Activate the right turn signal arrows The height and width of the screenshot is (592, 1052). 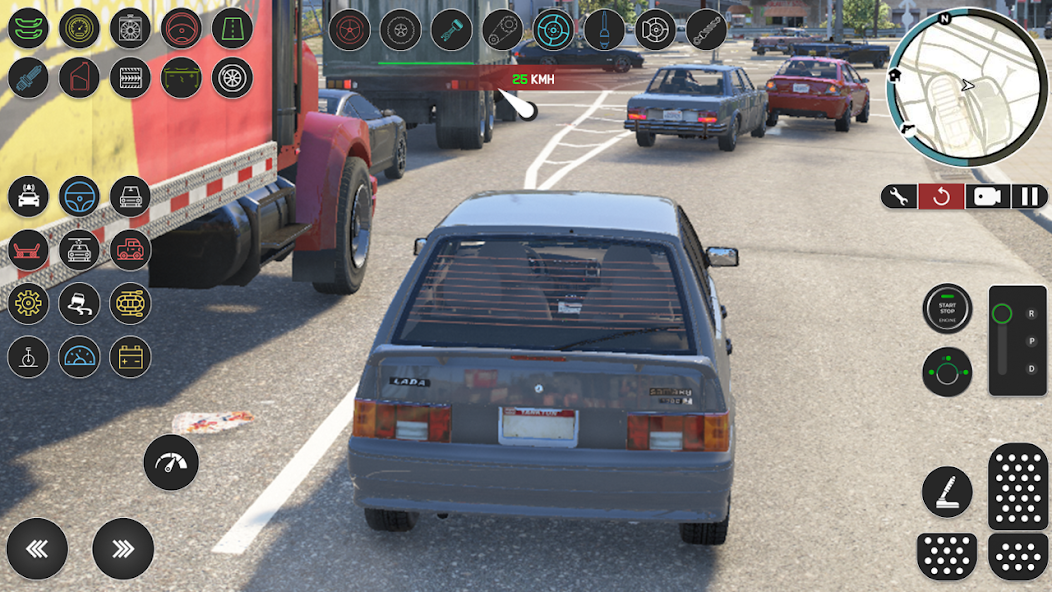coord(123,548)
